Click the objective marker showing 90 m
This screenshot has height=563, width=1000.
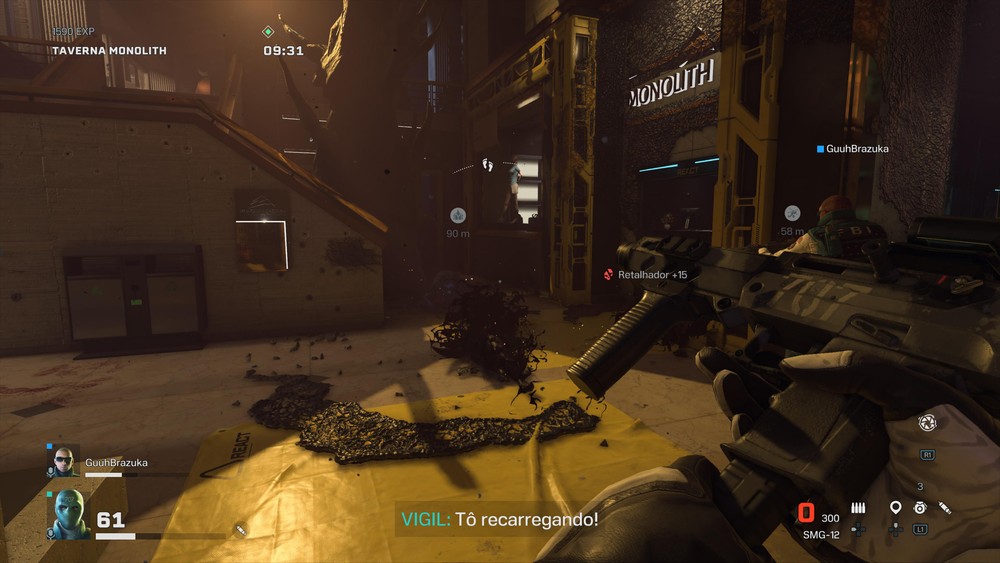pyautogui.click(x=458, y=215)
